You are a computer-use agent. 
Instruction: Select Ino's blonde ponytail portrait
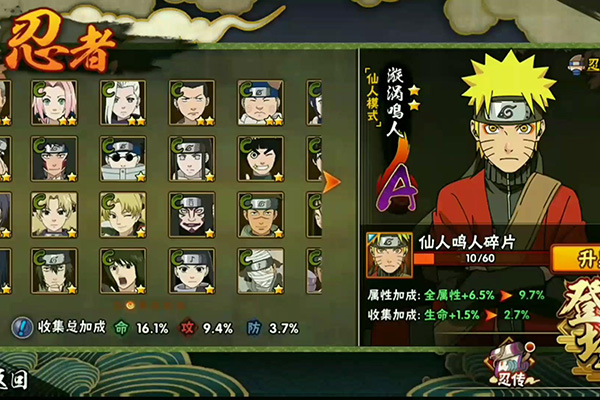[123, 102]
